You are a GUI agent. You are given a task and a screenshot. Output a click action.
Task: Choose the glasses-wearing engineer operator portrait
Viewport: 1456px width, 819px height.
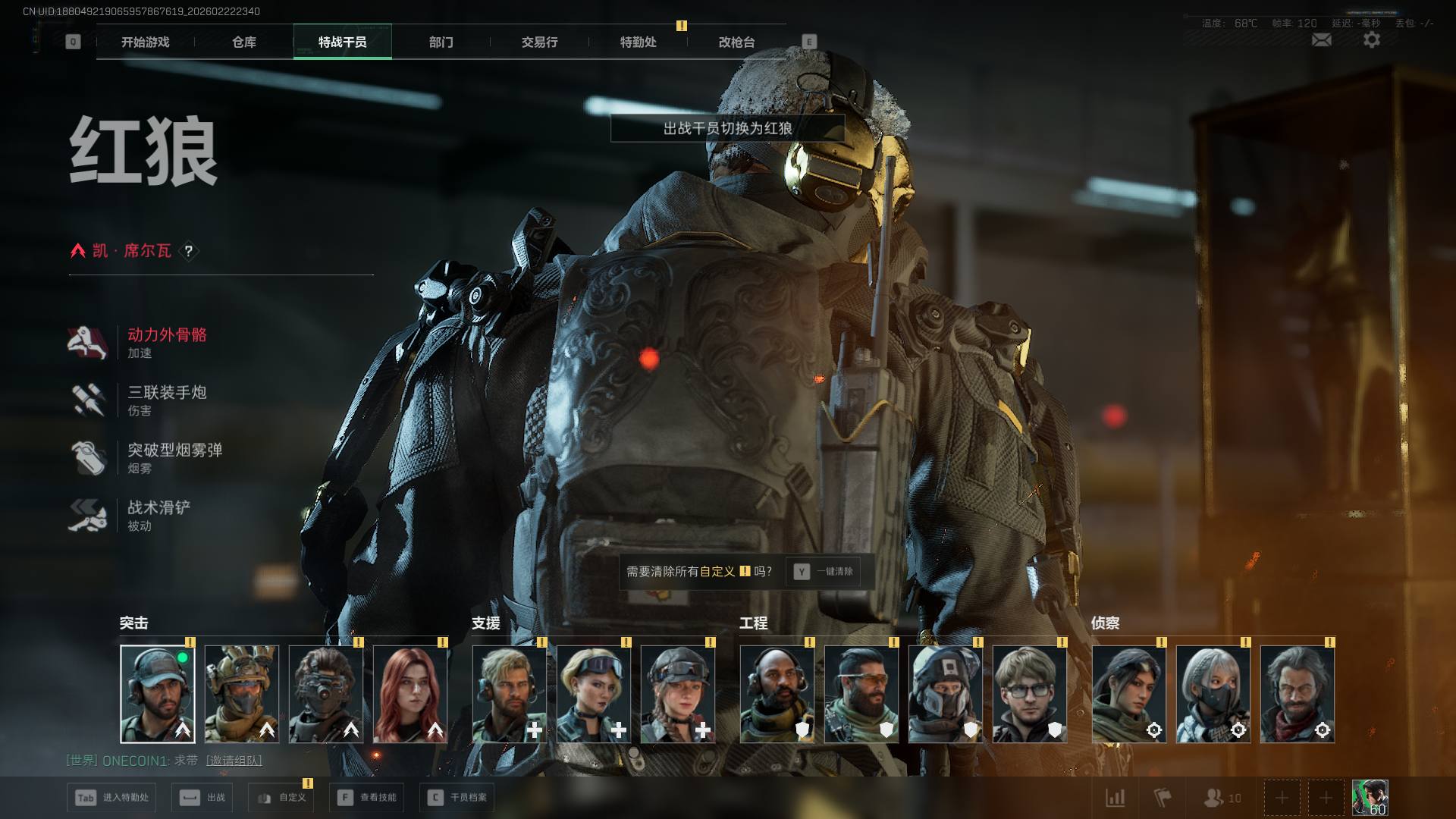tap(1029, 694)
